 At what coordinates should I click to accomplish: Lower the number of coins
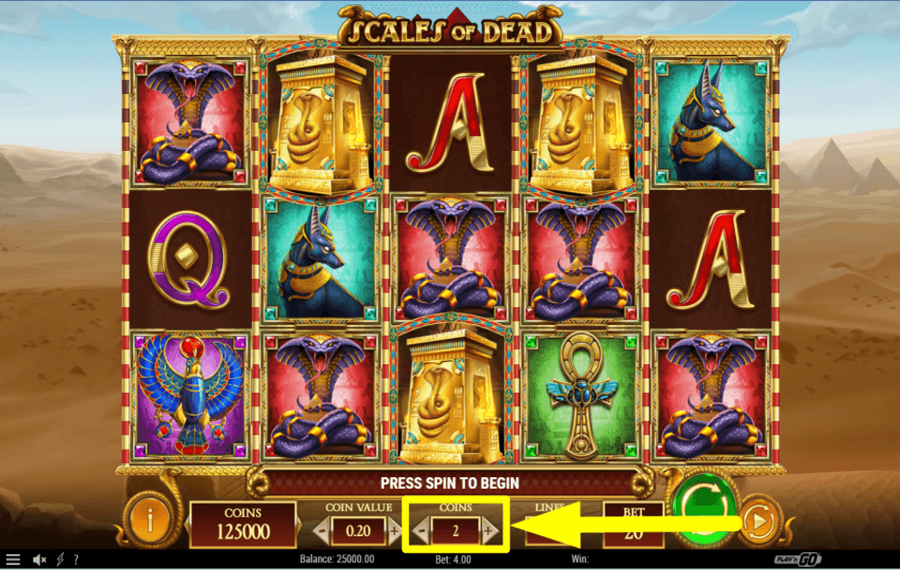pyautogui.click(x=421, y=531)
